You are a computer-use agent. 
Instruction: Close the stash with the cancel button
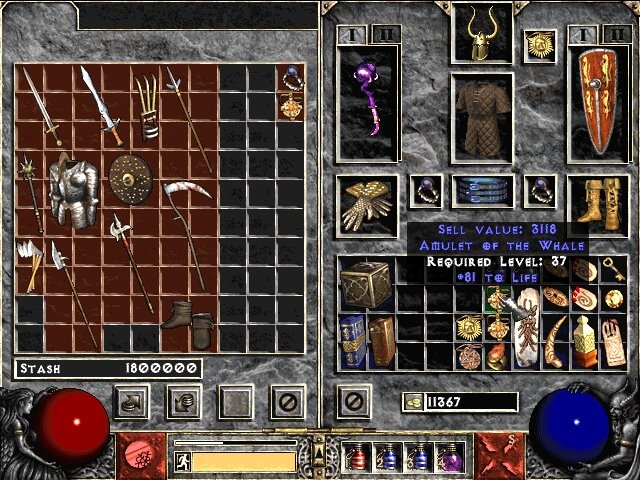287,403
